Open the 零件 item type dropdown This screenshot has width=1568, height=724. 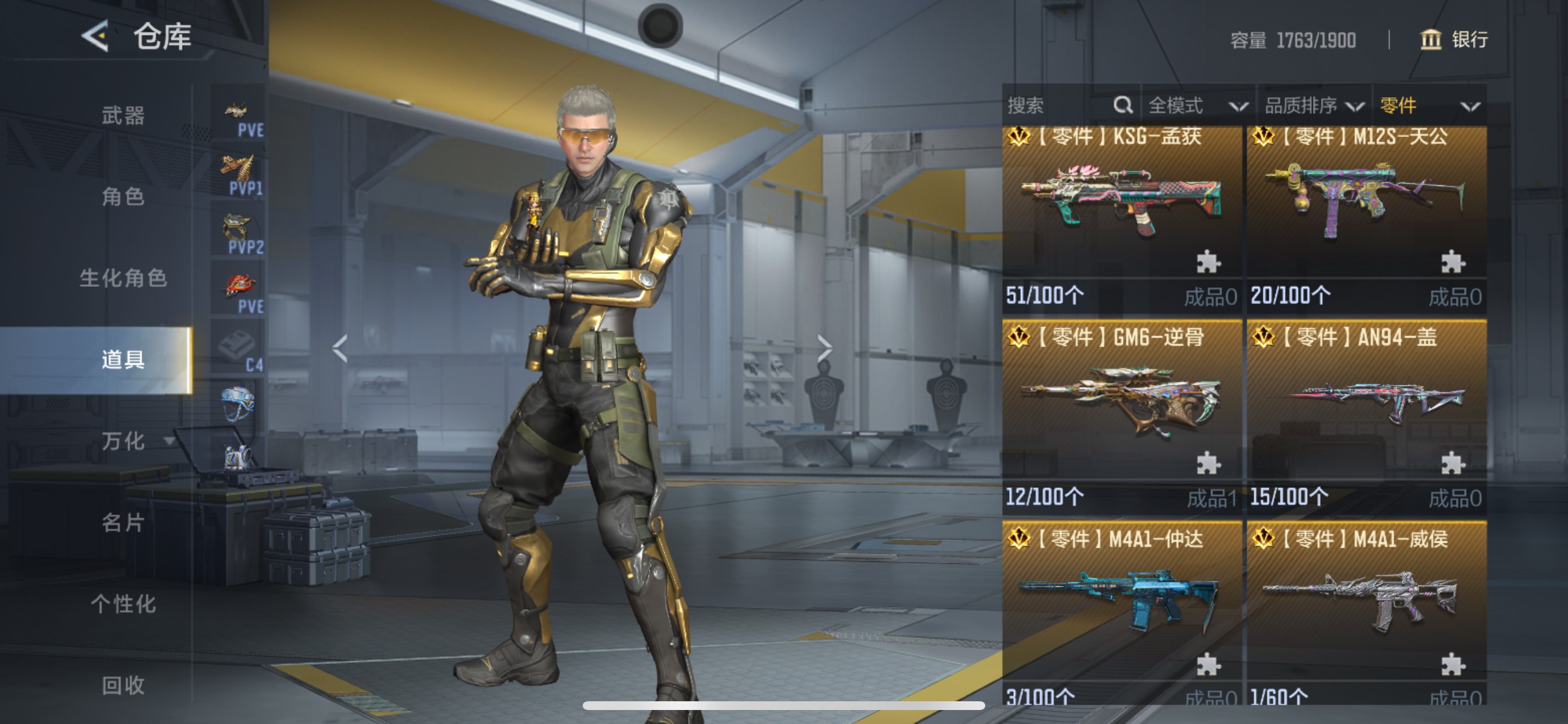pyautogui.click(x=1428, y=106)
